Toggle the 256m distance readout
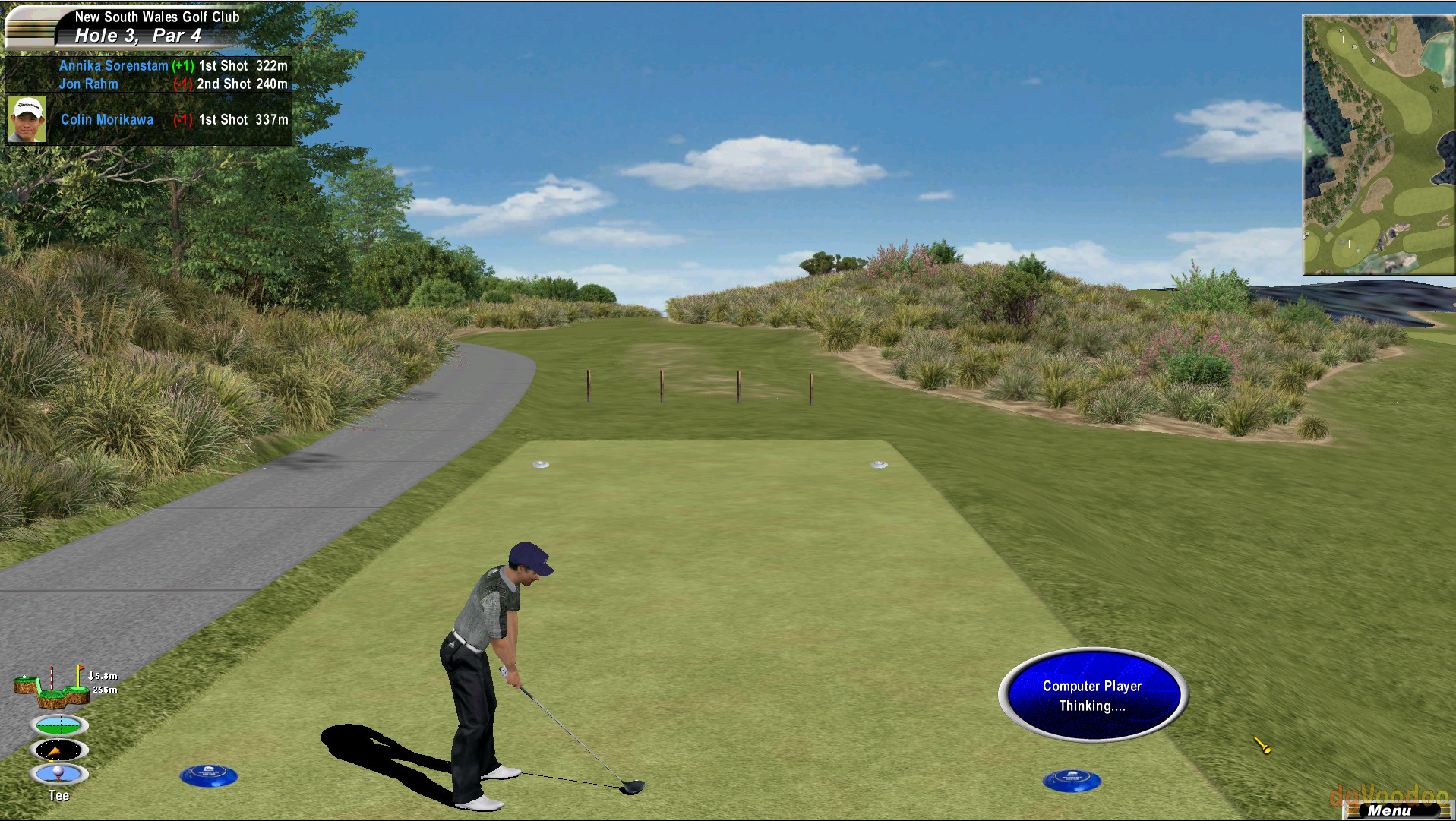This screenshot has height=821, width=1456. (x=104, y=690)
